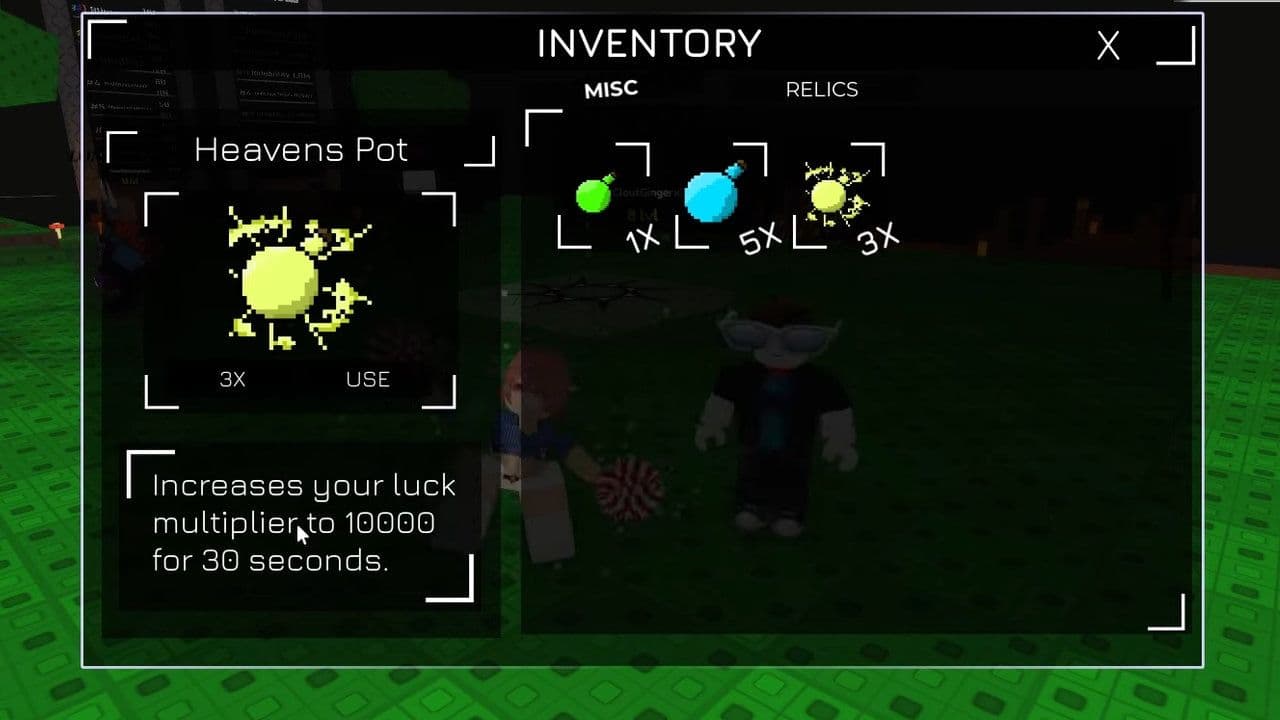Switch to the RELICS tab
The width and height of the screenshot is (1280, 720).
pyautogui.click(x=821, y=89)
